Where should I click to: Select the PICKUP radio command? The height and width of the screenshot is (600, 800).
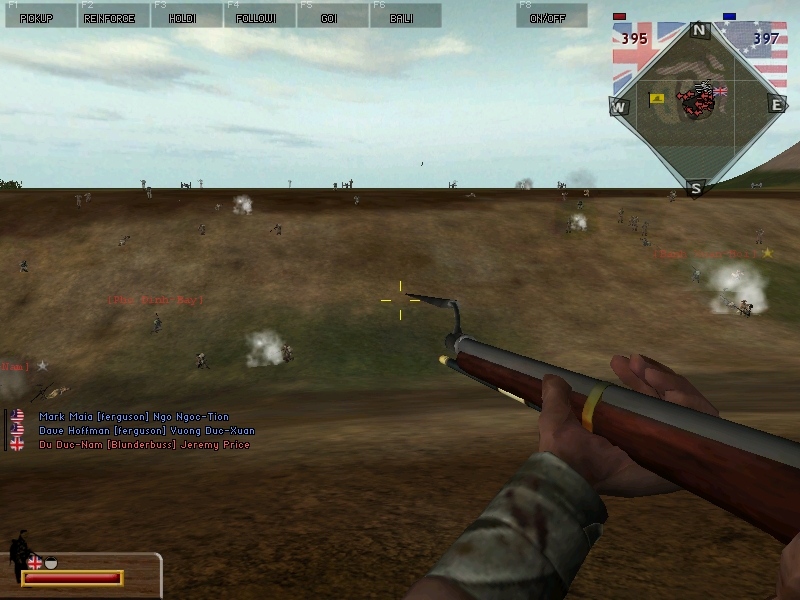click(x=39, y=16)
